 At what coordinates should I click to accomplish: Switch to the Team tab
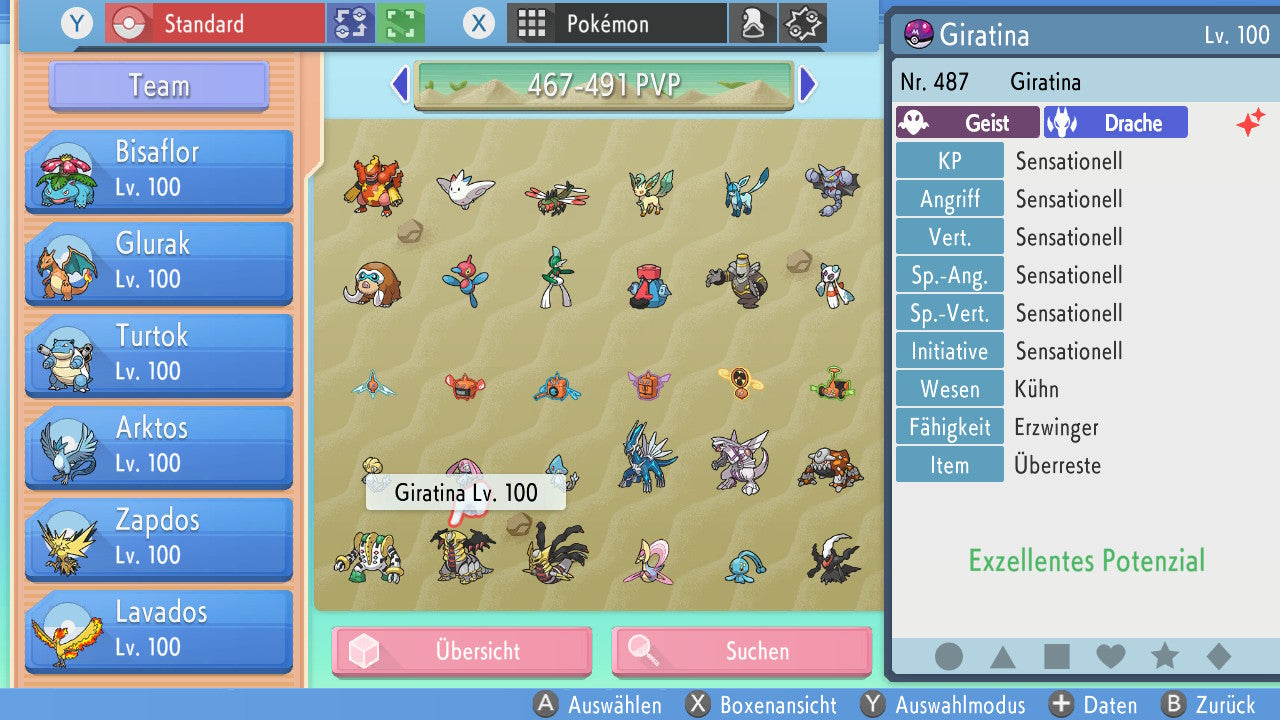point(157,86)
